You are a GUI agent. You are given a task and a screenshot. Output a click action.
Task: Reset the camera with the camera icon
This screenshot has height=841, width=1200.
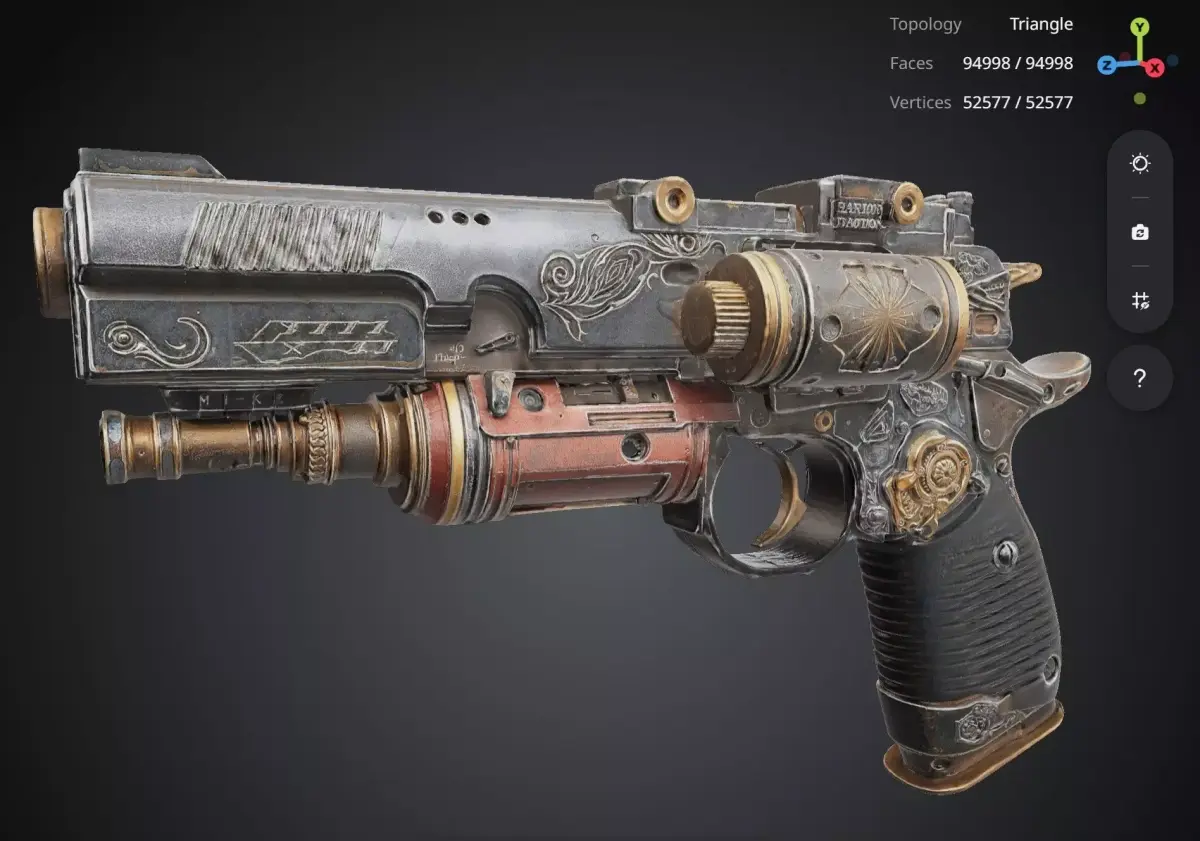1140,232
